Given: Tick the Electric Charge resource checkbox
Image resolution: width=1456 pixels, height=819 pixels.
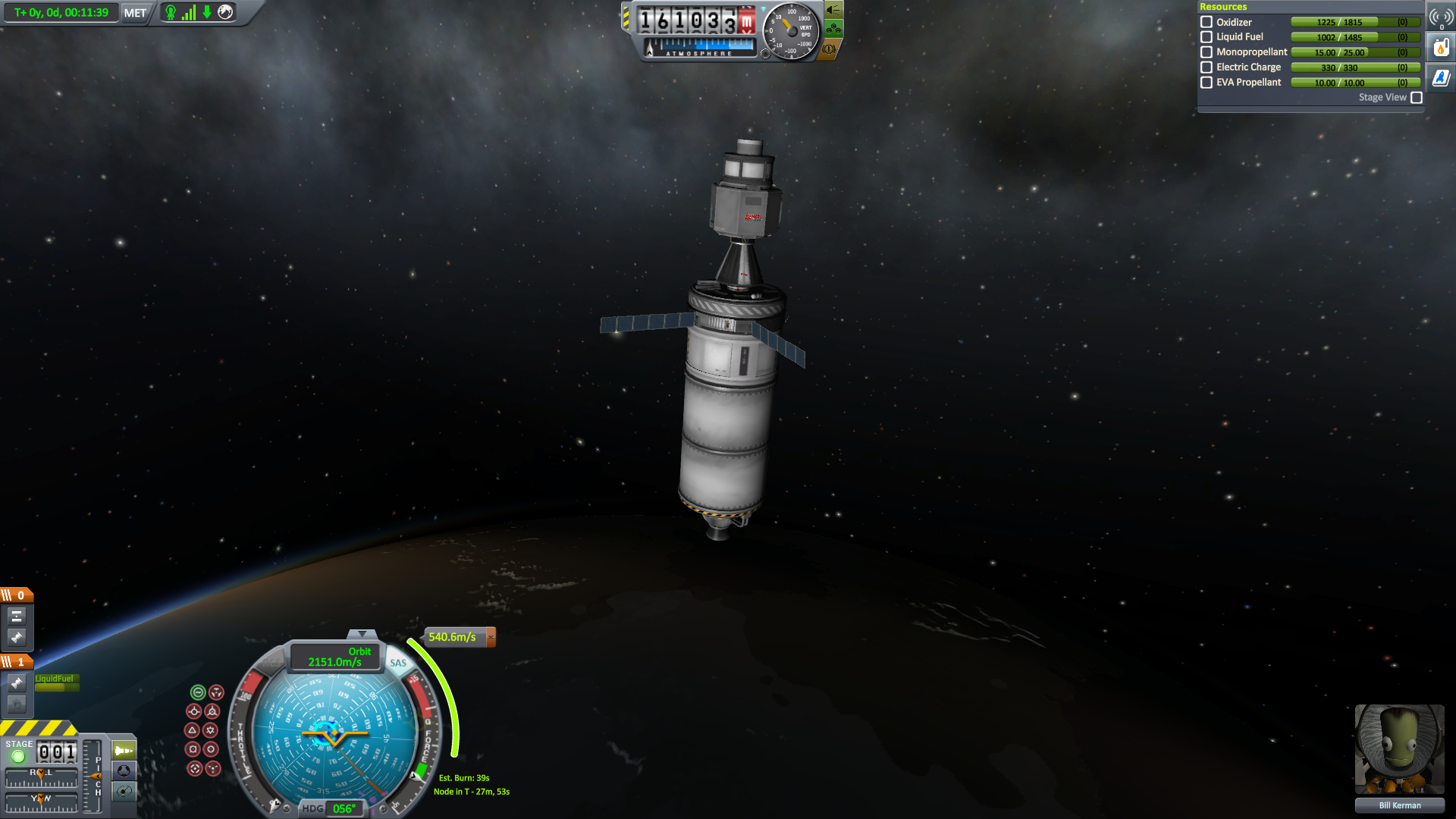Looking at the screenshot, I should [x=1207, y=67].
